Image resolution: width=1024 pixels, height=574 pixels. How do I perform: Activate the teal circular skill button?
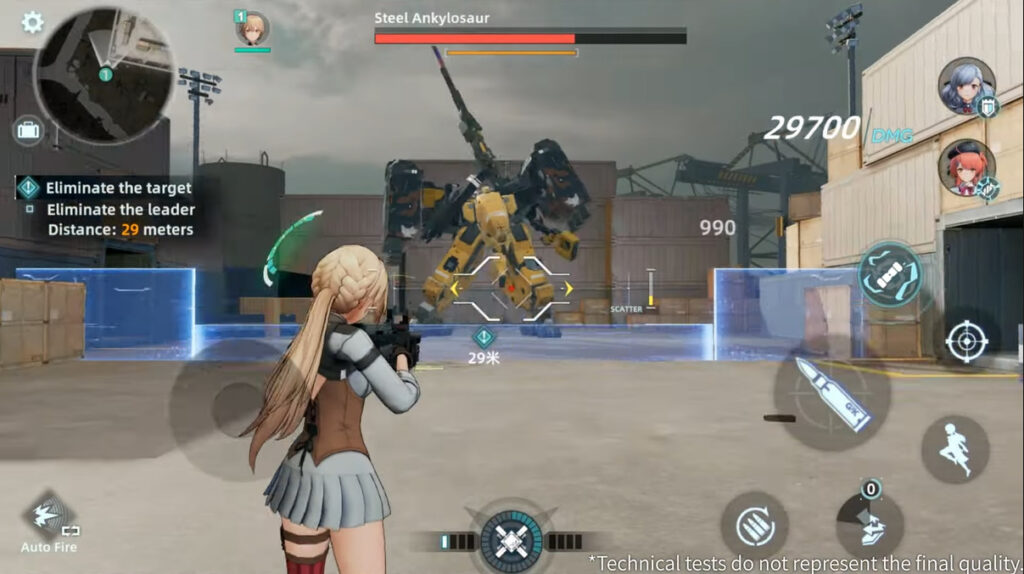tap(889, 273)
